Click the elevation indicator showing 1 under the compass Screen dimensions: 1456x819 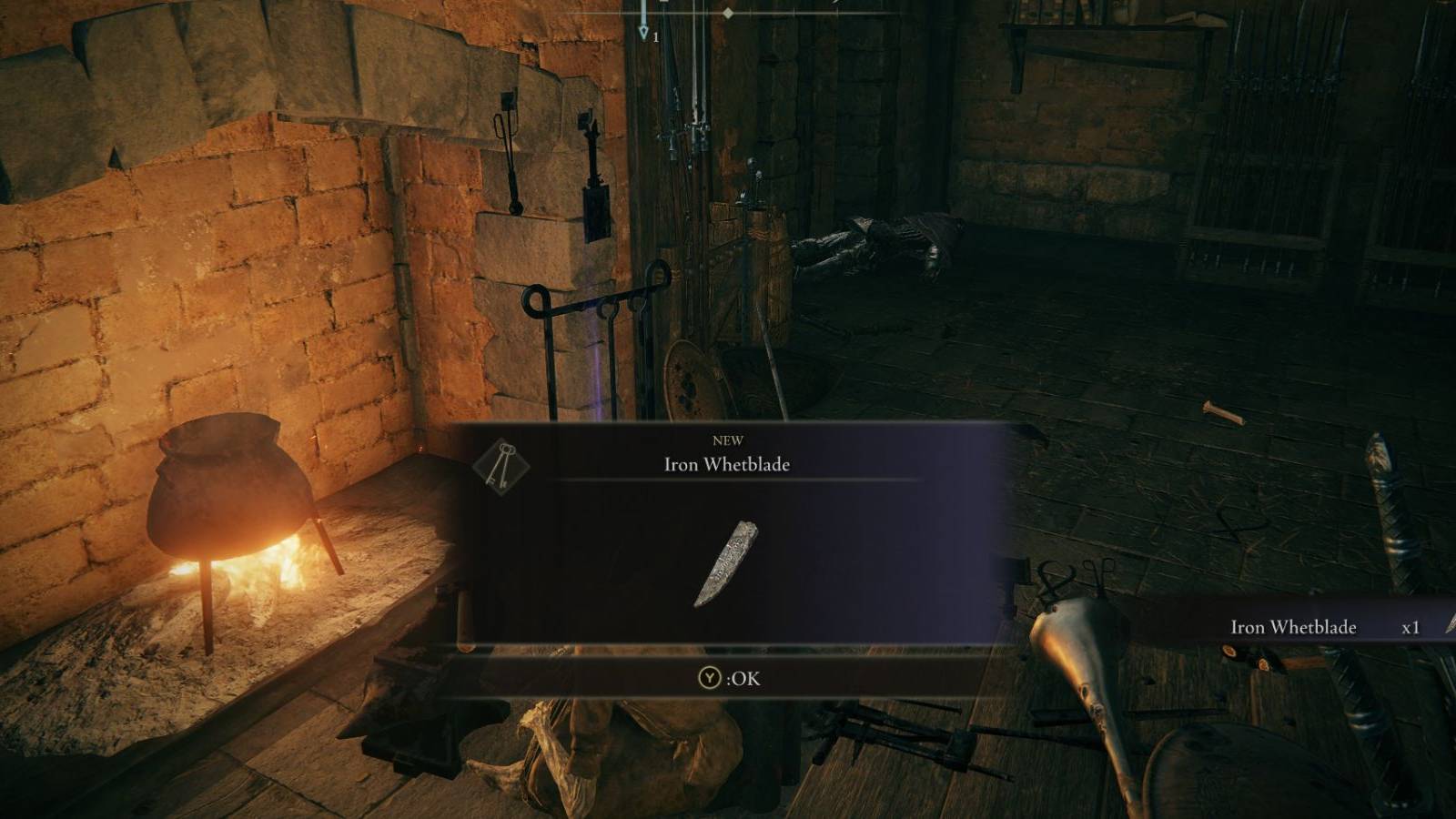point(655,36)
